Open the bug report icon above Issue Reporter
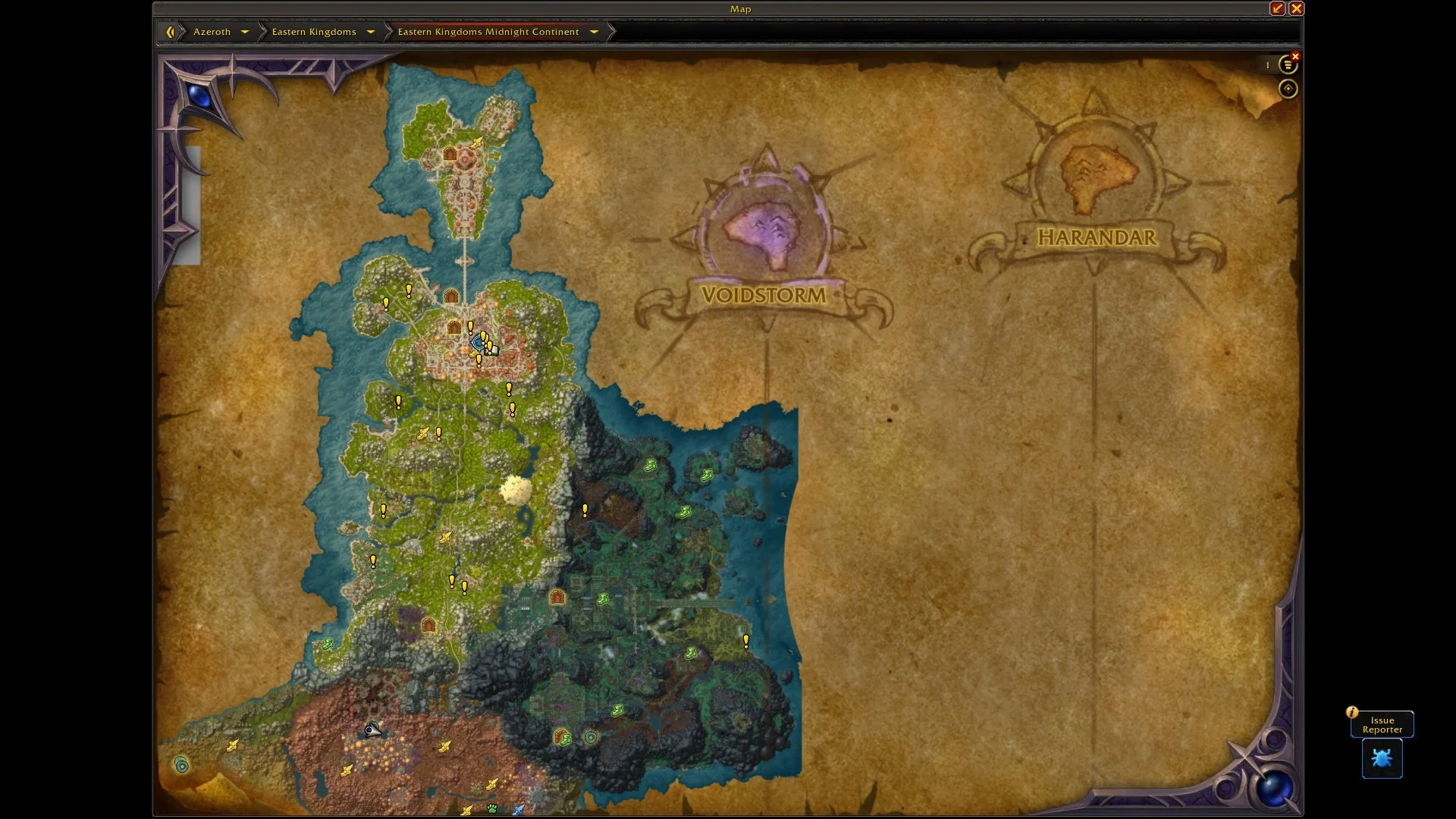The width and height of the screenshot is (1456, 819). click(x=1382, y=759)
